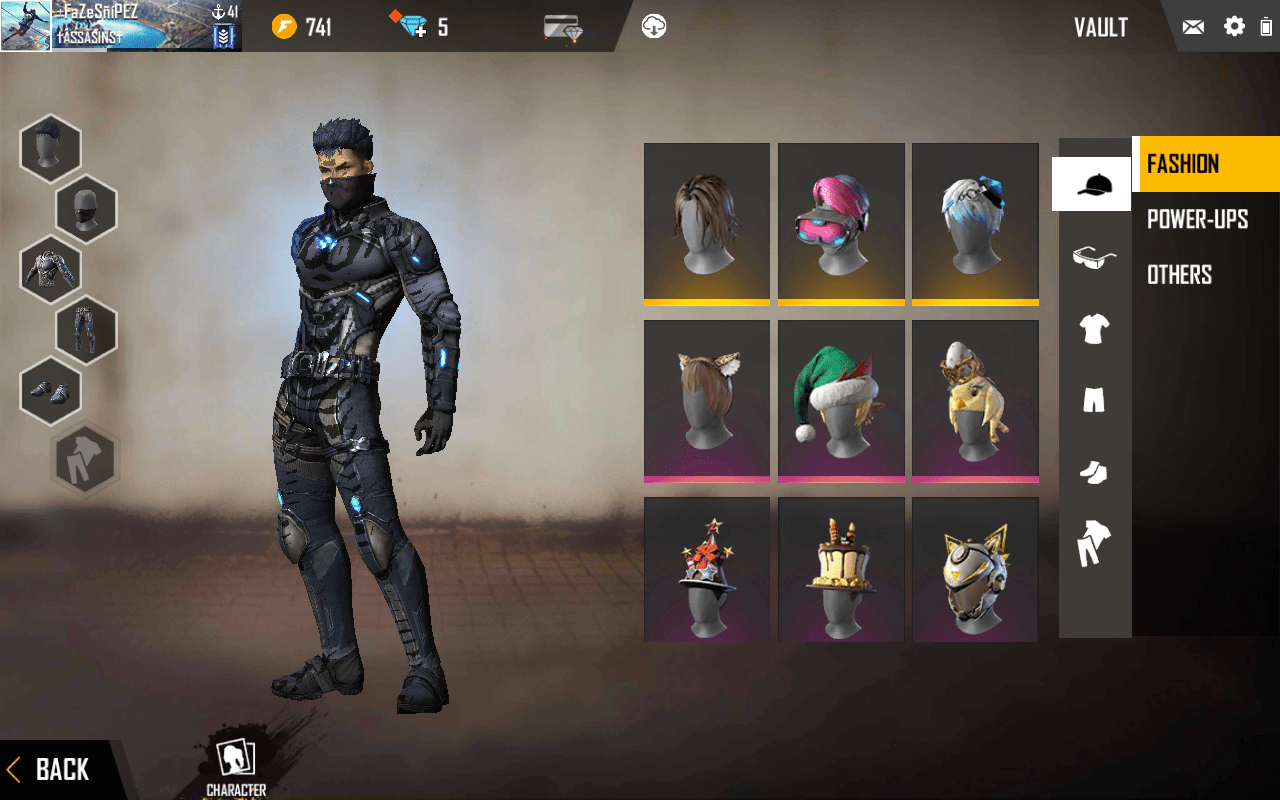Open the pants category icon

(1092, 400)
